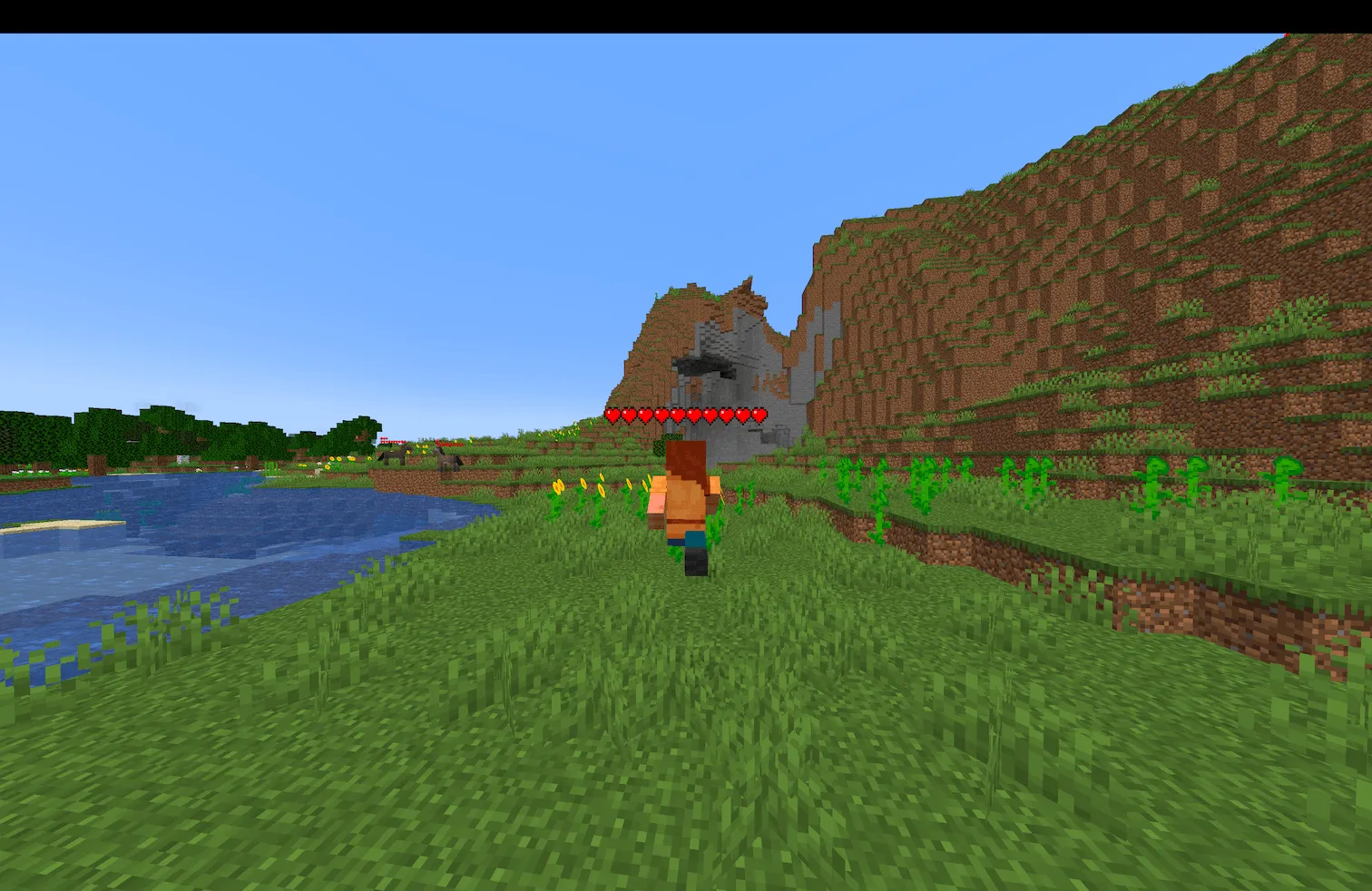
Task: Click the first heart in the health bar
Action: pos(614,416)
